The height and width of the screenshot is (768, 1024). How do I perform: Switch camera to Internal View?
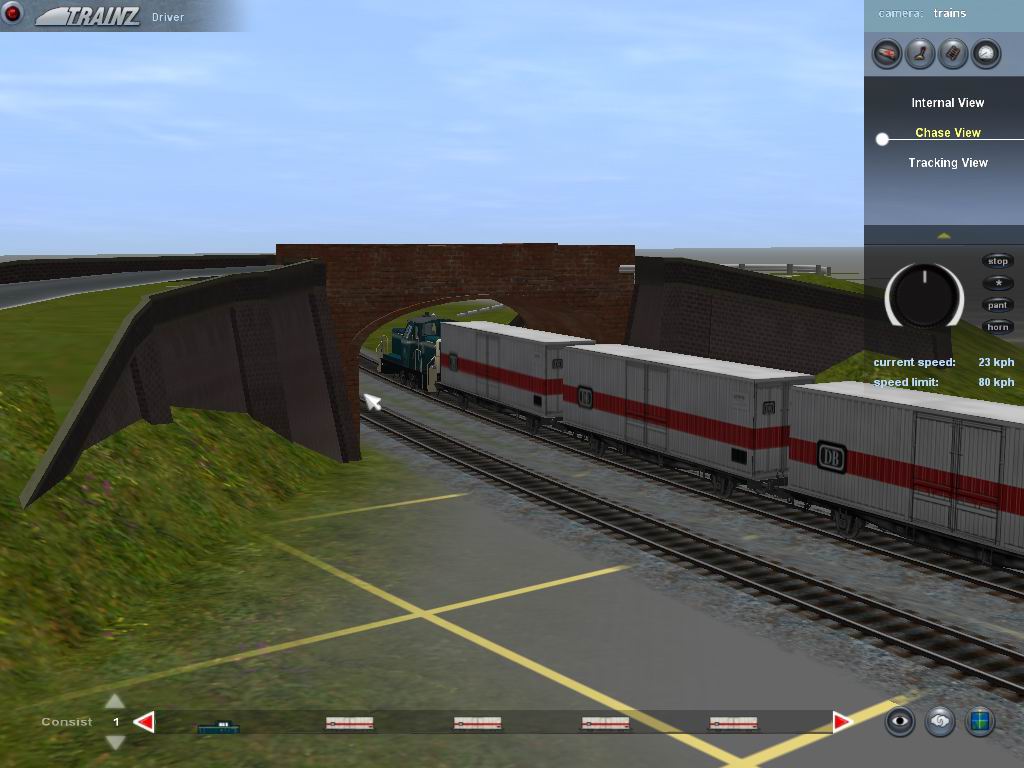point(947,103)
